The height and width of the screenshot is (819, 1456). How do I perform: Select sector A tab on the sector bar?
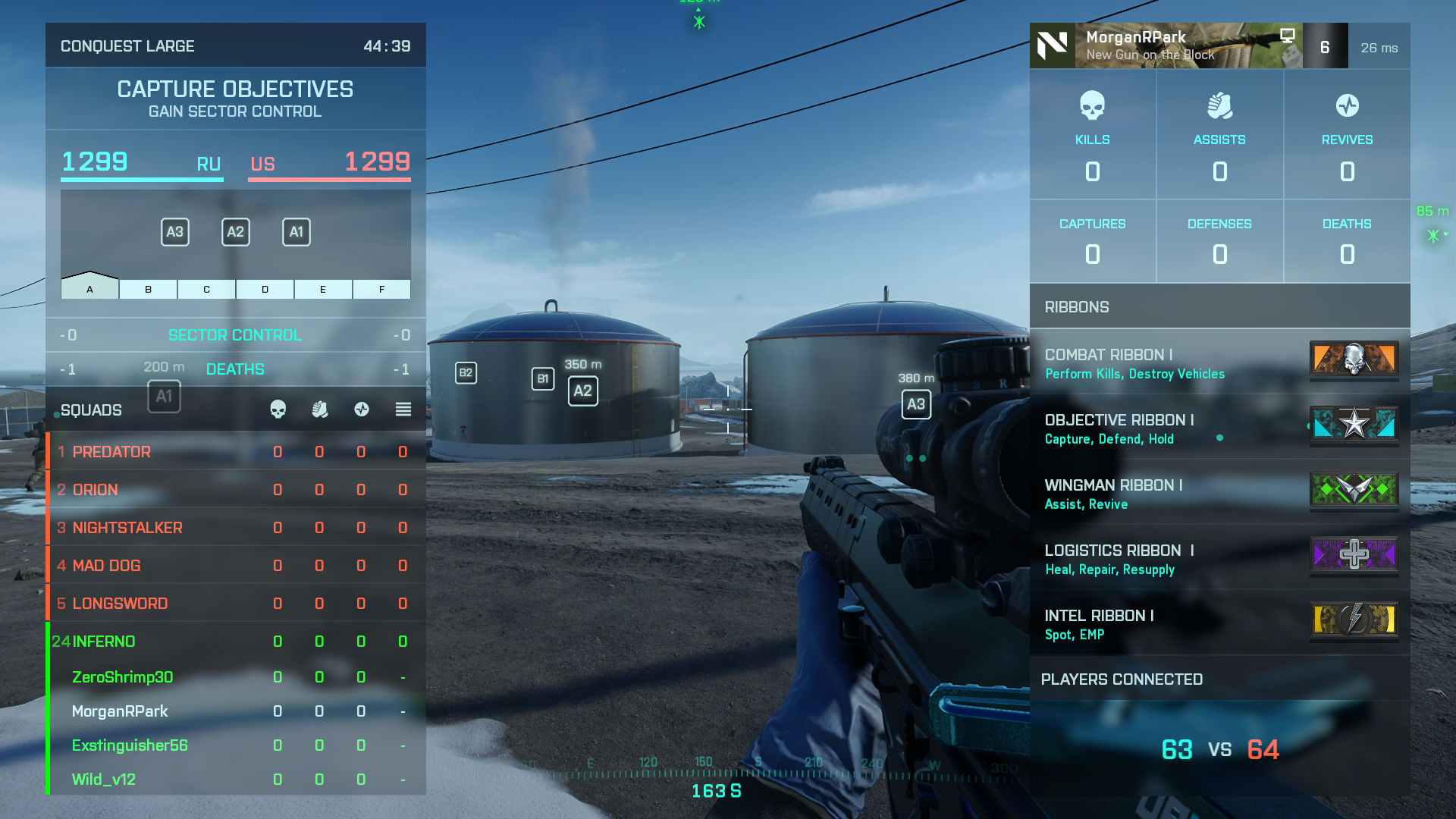pos(89,289)
